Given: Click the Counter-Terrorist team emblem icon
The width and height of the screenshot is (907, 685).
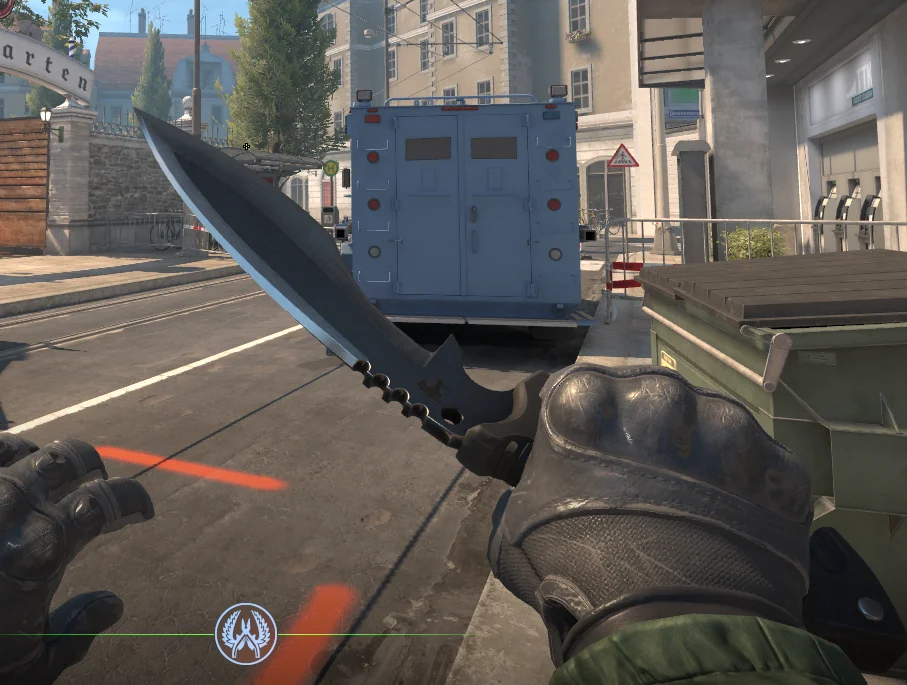Looking at the screenshot, I should [x=246, y=633].
